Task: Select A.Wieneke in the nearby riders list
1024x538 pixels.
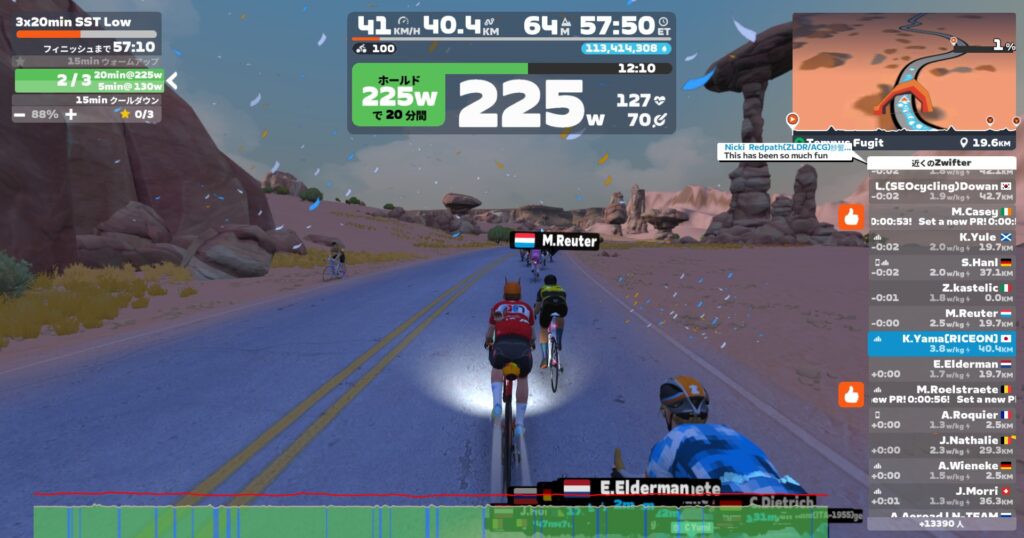Action: pyautogui.click(x=942, y=470)
